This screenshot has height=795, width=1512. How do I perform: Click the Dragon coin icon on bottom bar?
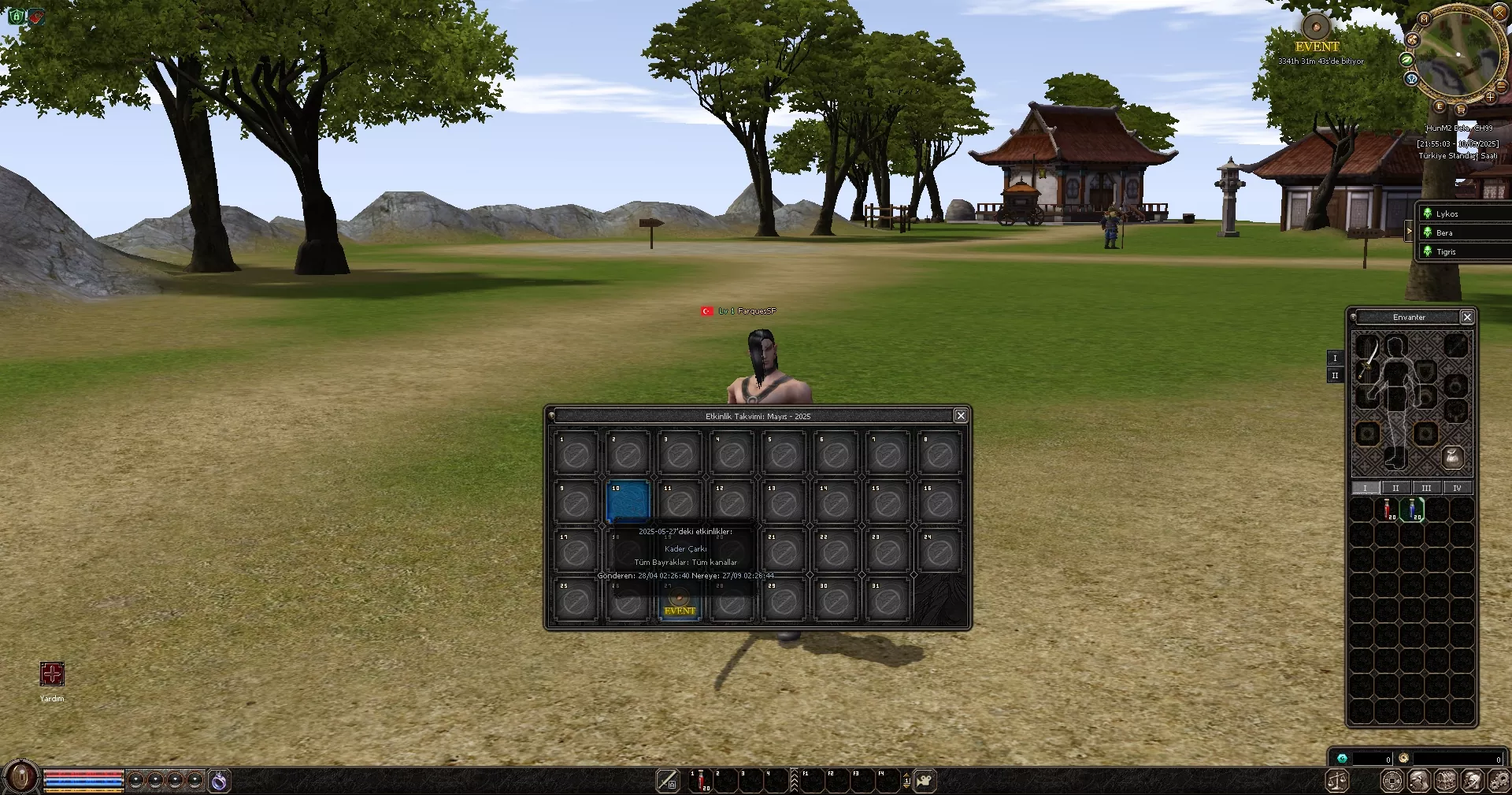[1392, 780]
